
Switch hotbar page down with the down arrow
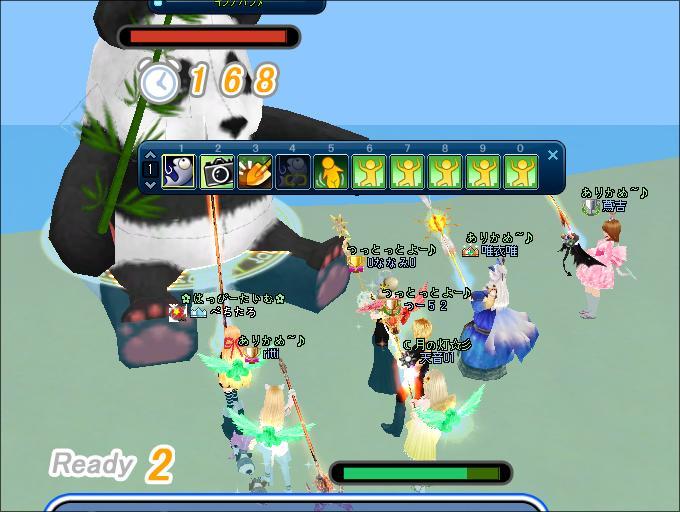coord(150,184)
